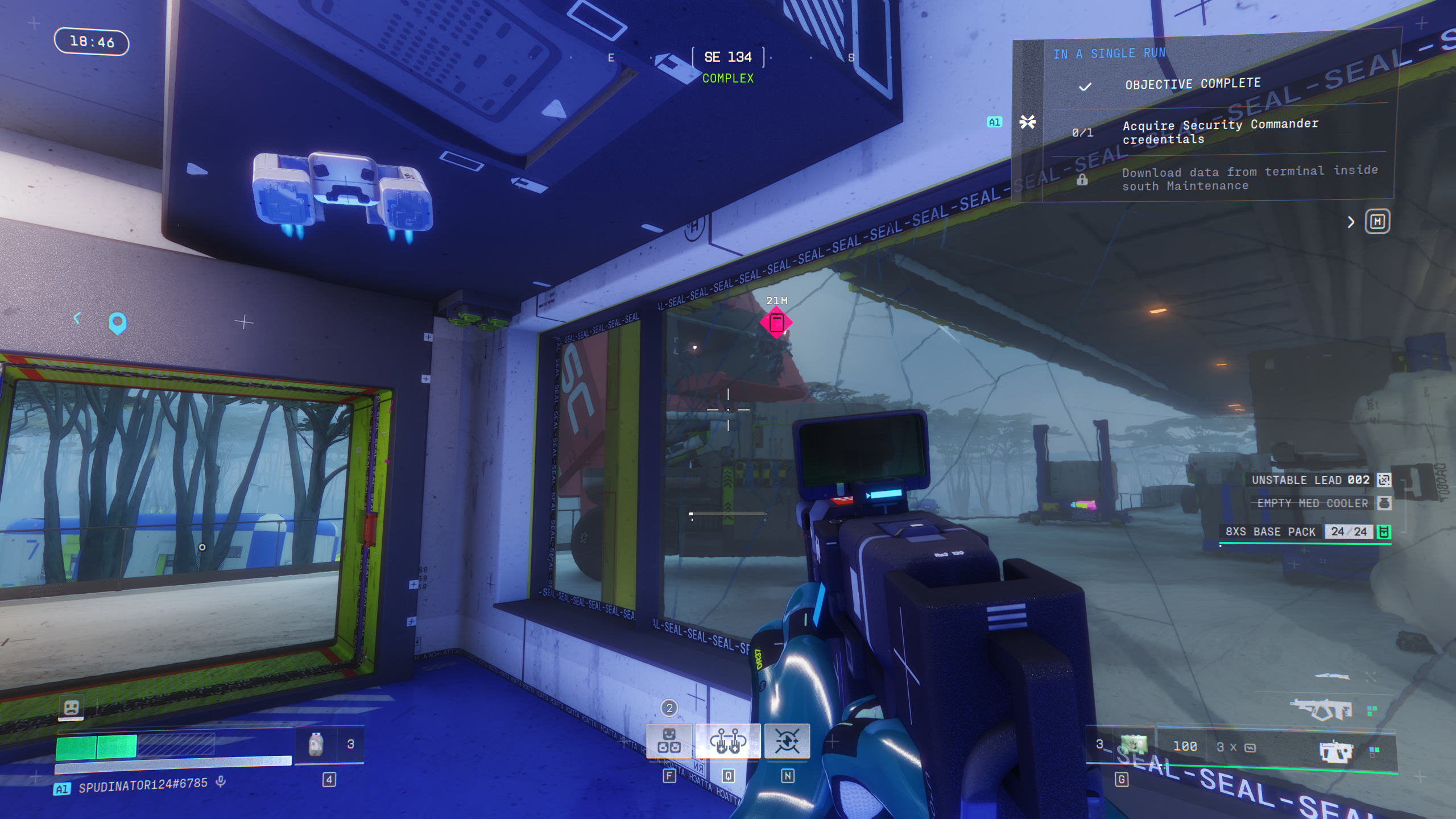Click the green 8XS Base Pack ammo icon

1384,532
